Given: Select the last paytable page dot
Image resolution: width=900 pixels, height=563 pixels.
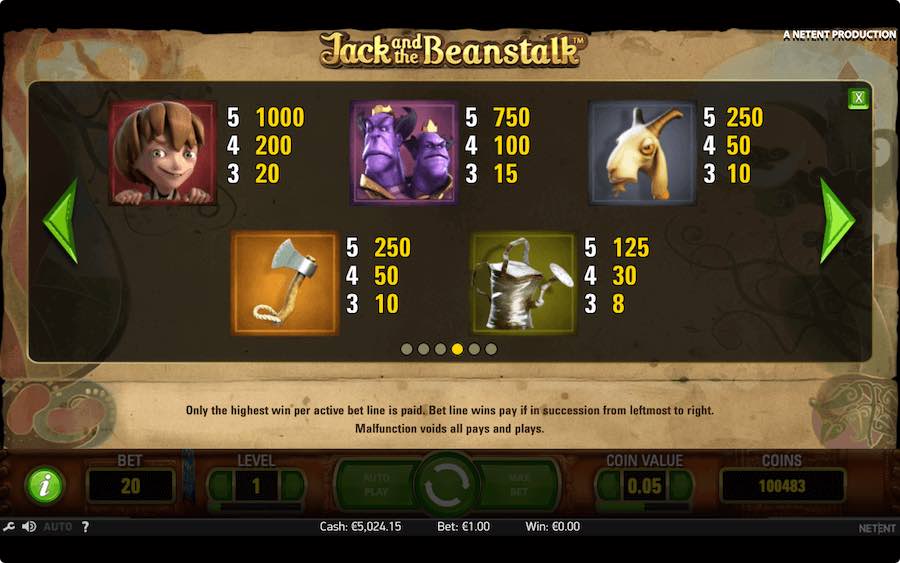Looking at the screenshot, I should [491, 349].
